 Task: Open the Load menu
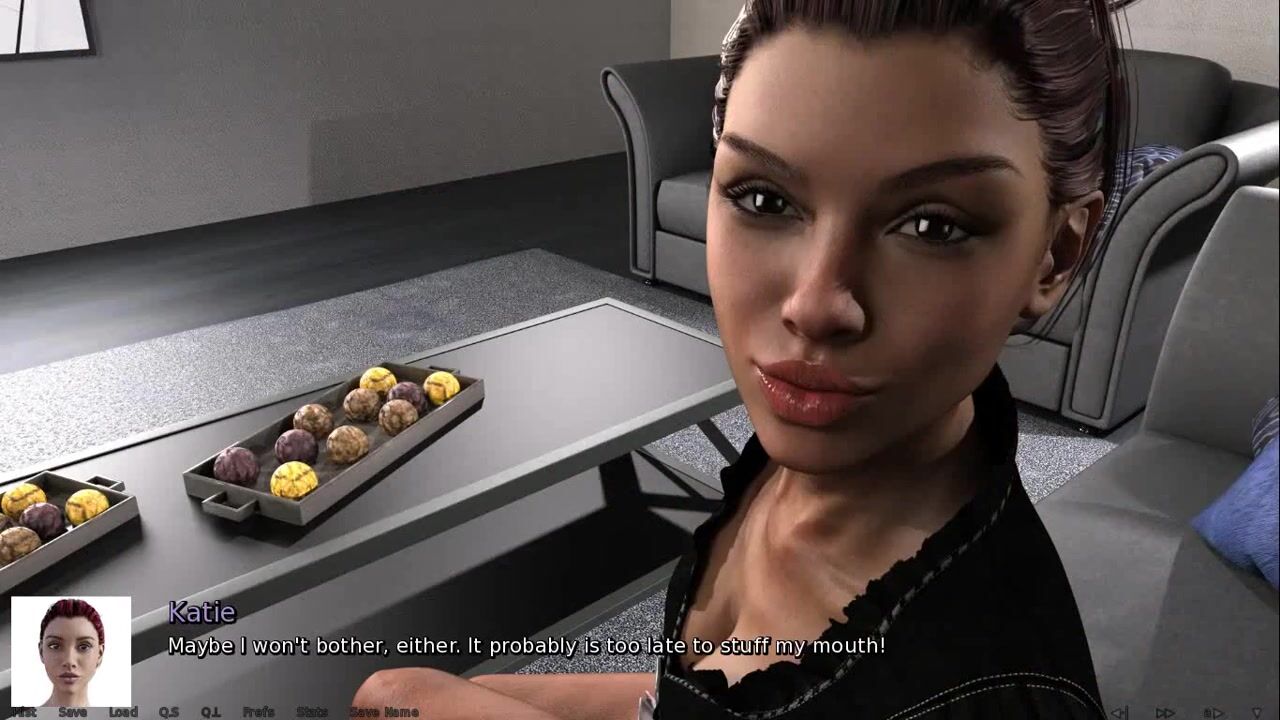click(x=123, y=712)
